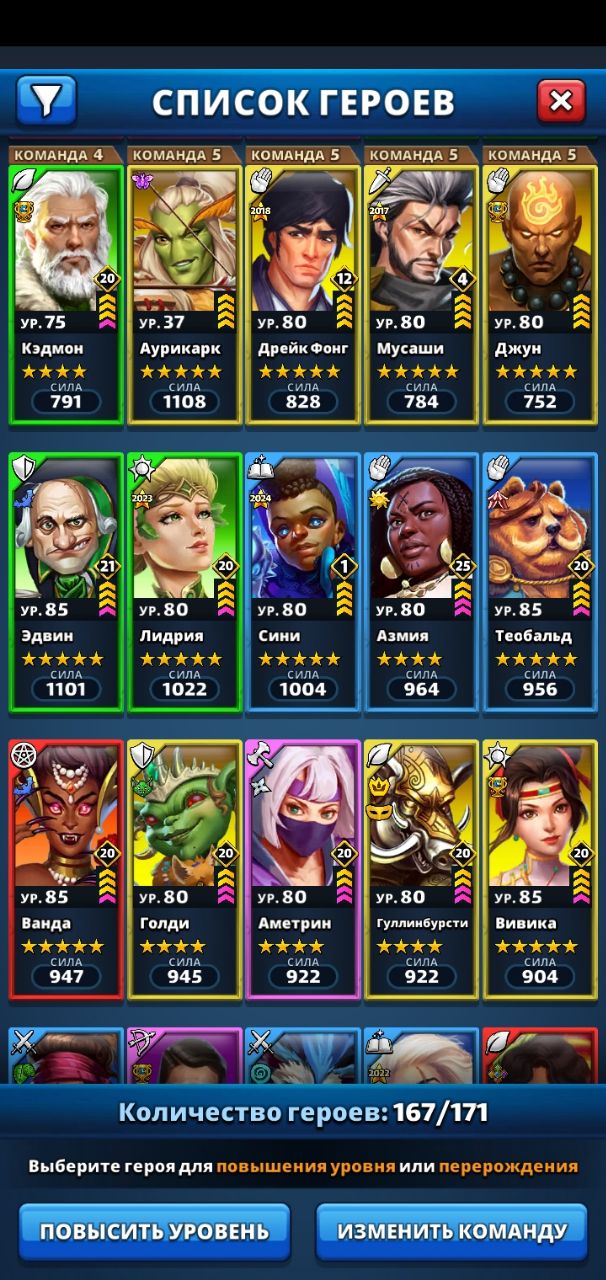The height and width of the screenshot is (1280, 606).
Task: Select the Кэдмон hero card
Action: [x=66, y=293]
